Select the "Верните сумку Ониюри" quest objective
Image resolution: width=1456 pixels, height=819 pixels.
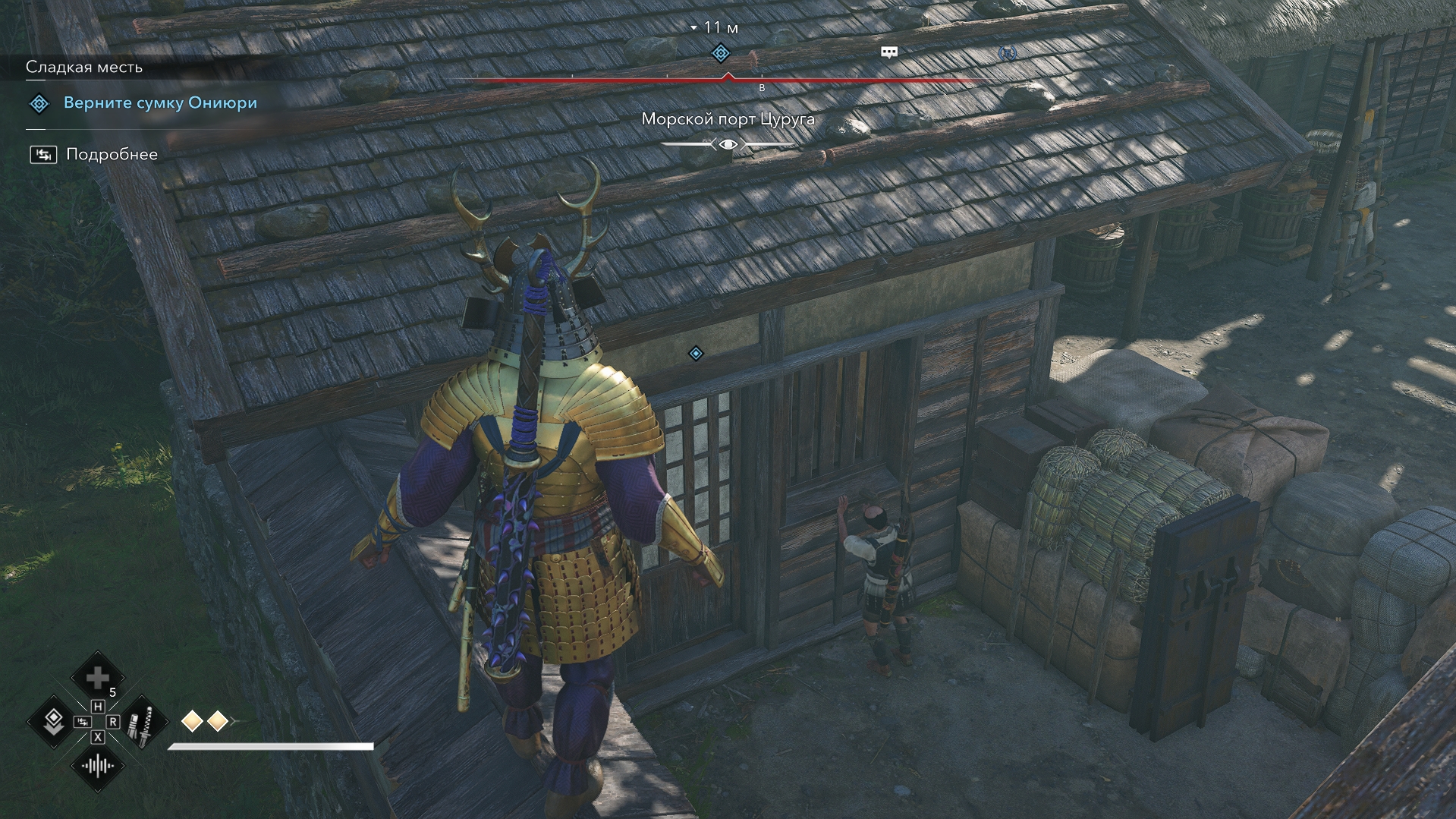point(160,103)
